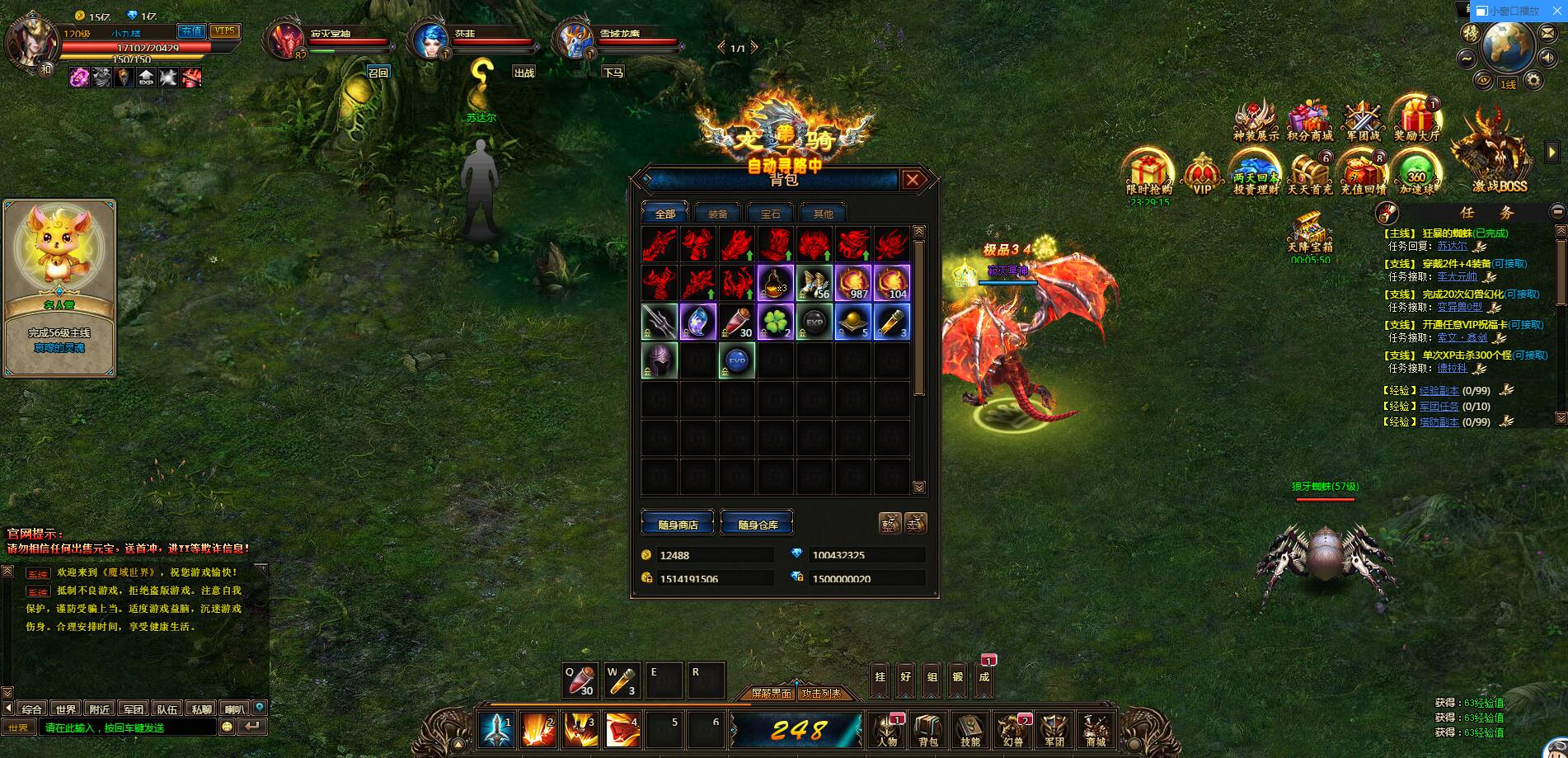Click the 充值 recharge button
This screenshot has width=1568, height=758.
[191, 31]
